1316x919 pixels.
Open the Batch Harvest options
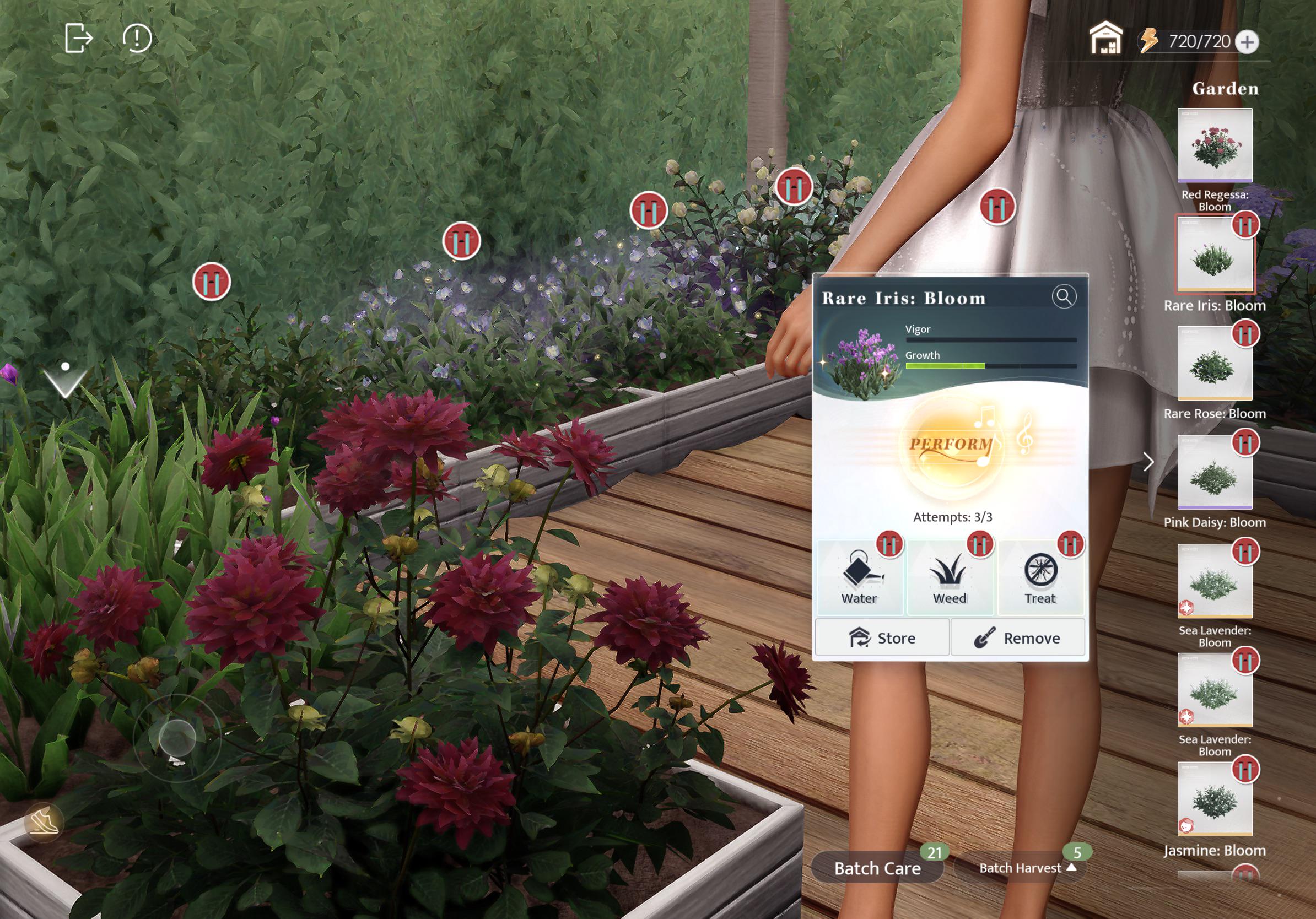(1020, 868)
